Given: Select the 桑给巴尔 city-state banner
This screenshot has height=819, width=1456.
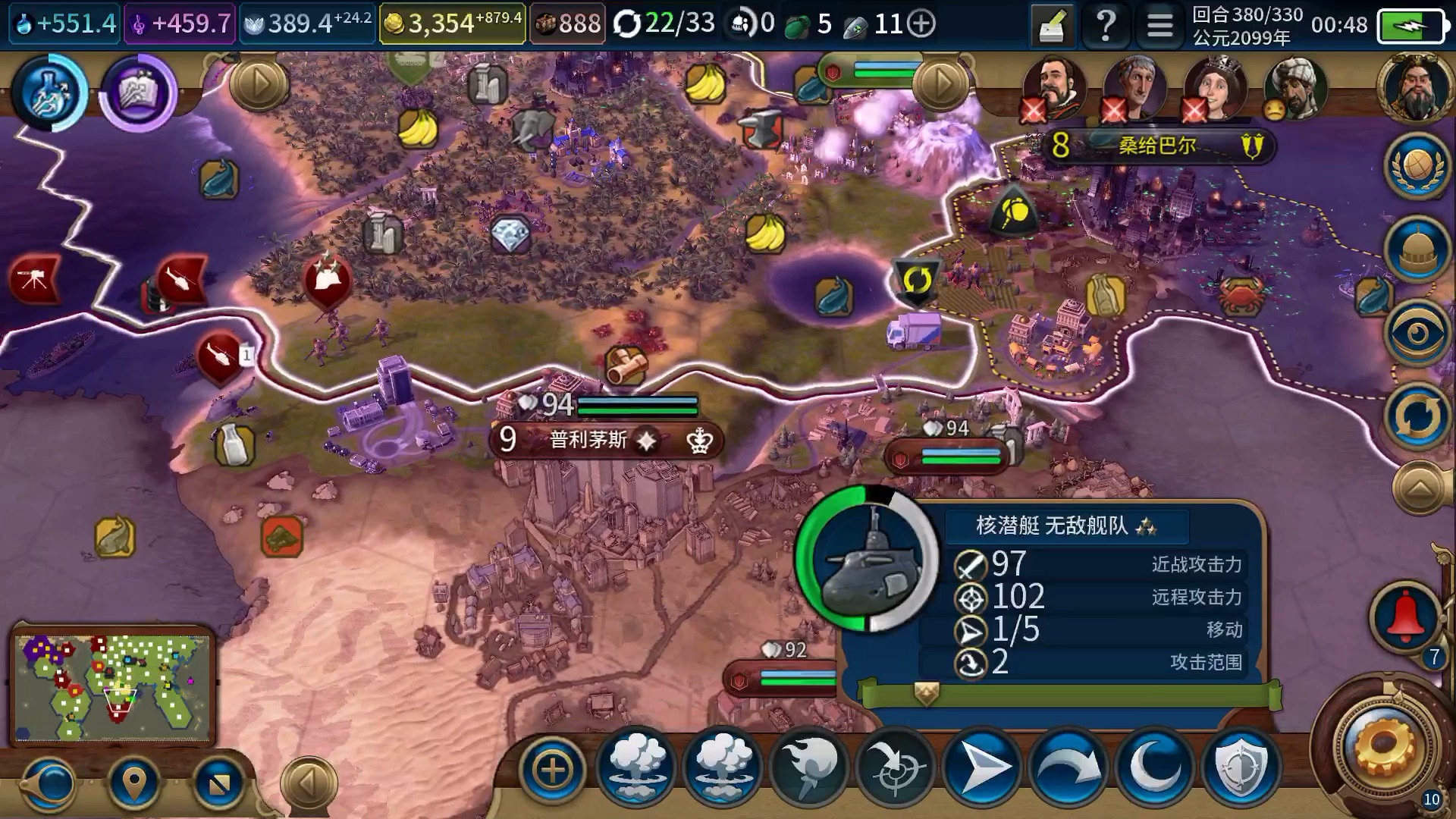Looking at the screenshot, I should click(1156, 145).
